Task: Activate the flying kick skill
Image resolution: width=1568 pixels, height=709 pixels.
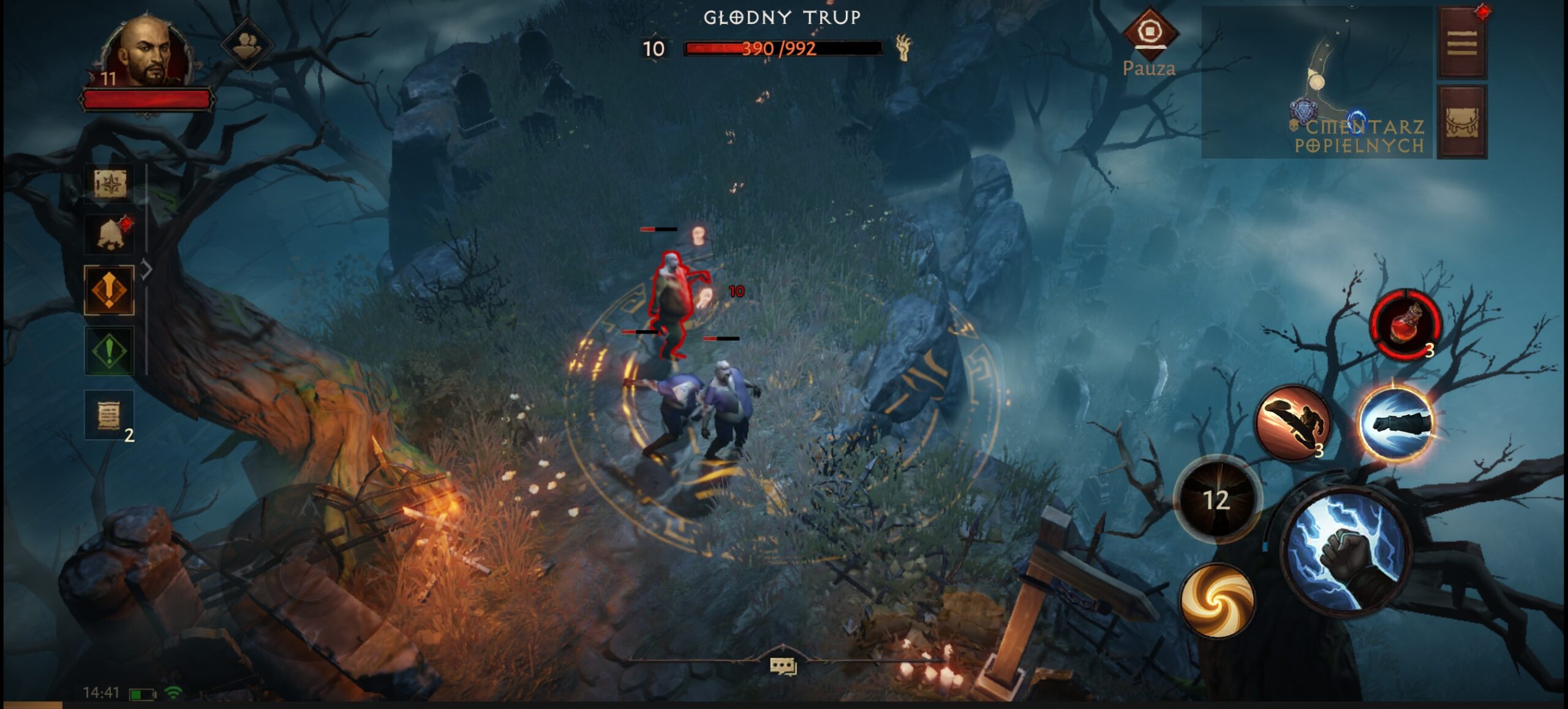Action: [x=1292, y=422]
